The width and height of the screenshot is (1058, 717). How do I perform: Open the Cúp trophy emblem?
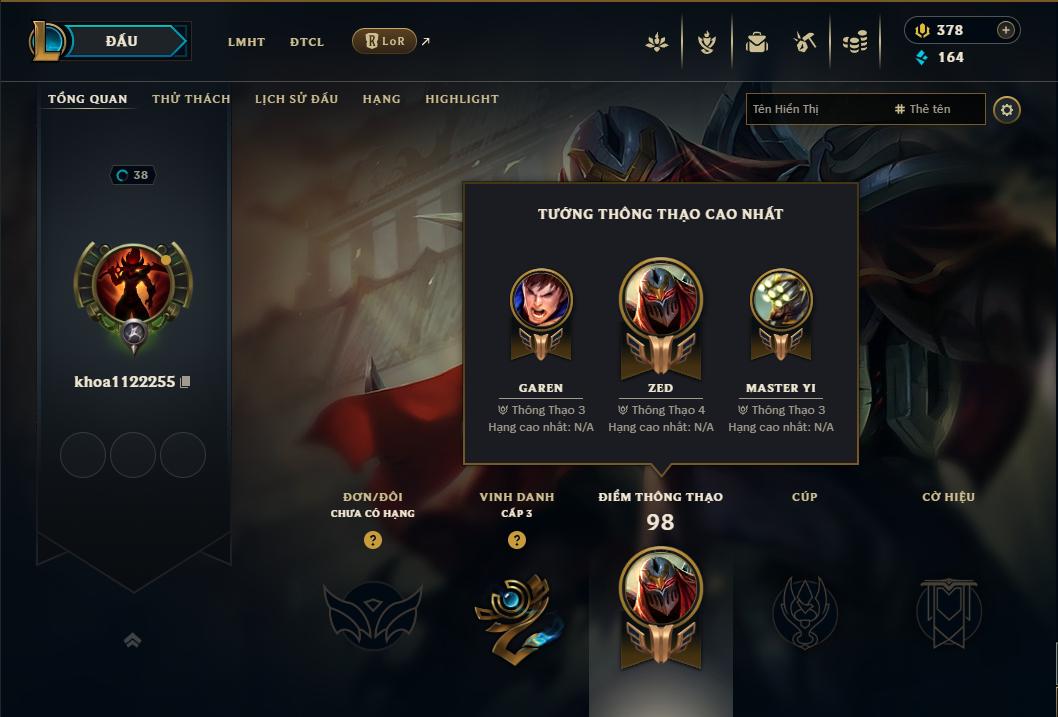click(804, 610)
